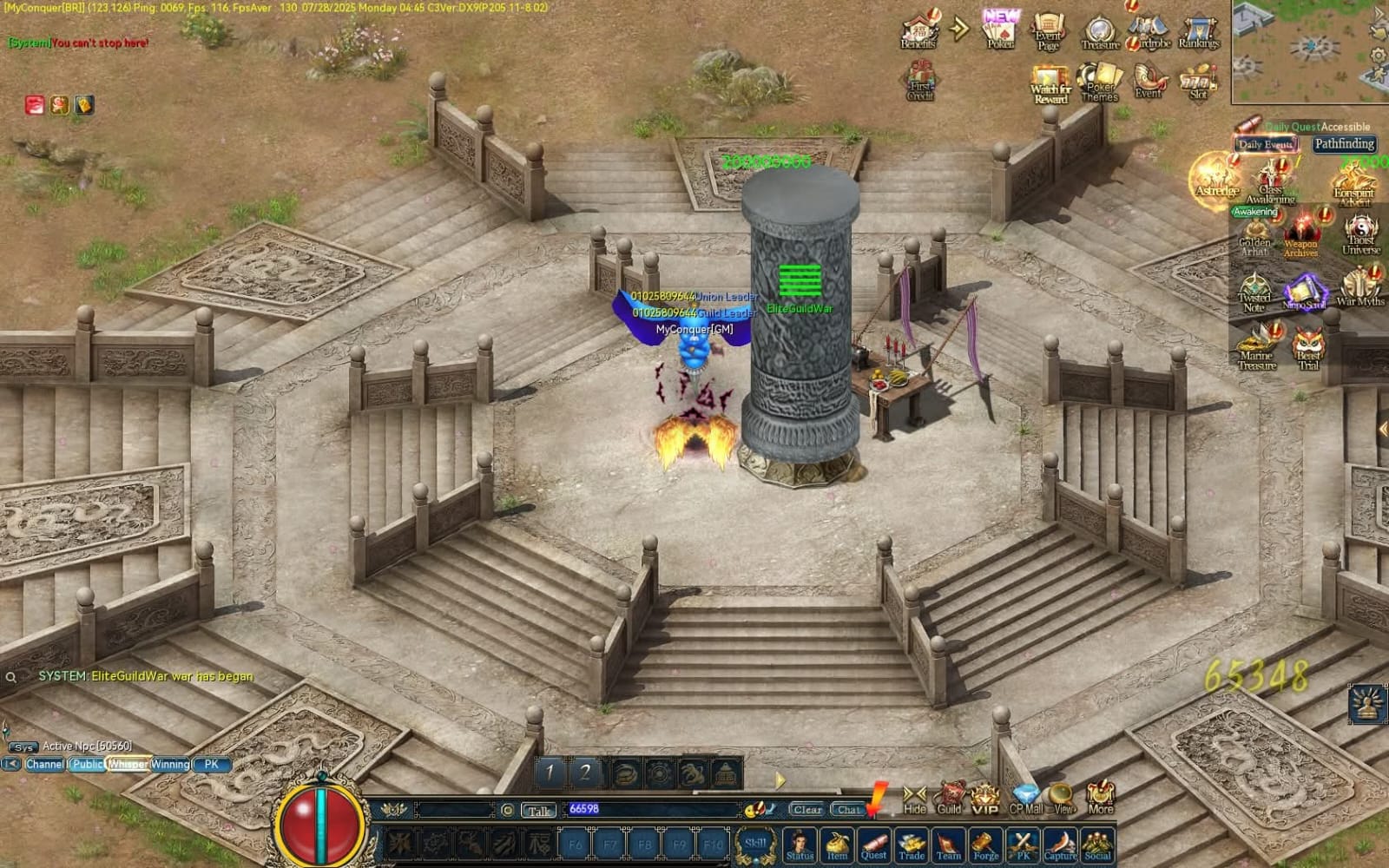Open the Item bag
Viewport: 1389px width, 868px height.
point(837,844)
